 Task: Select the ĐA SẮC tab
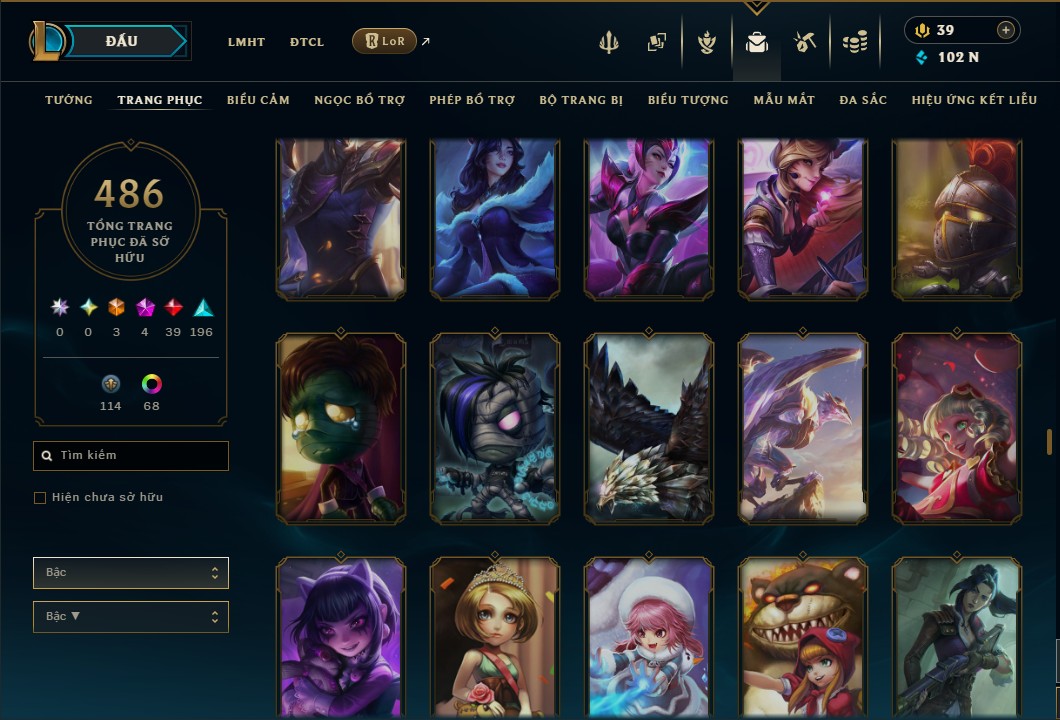point(863,100)
